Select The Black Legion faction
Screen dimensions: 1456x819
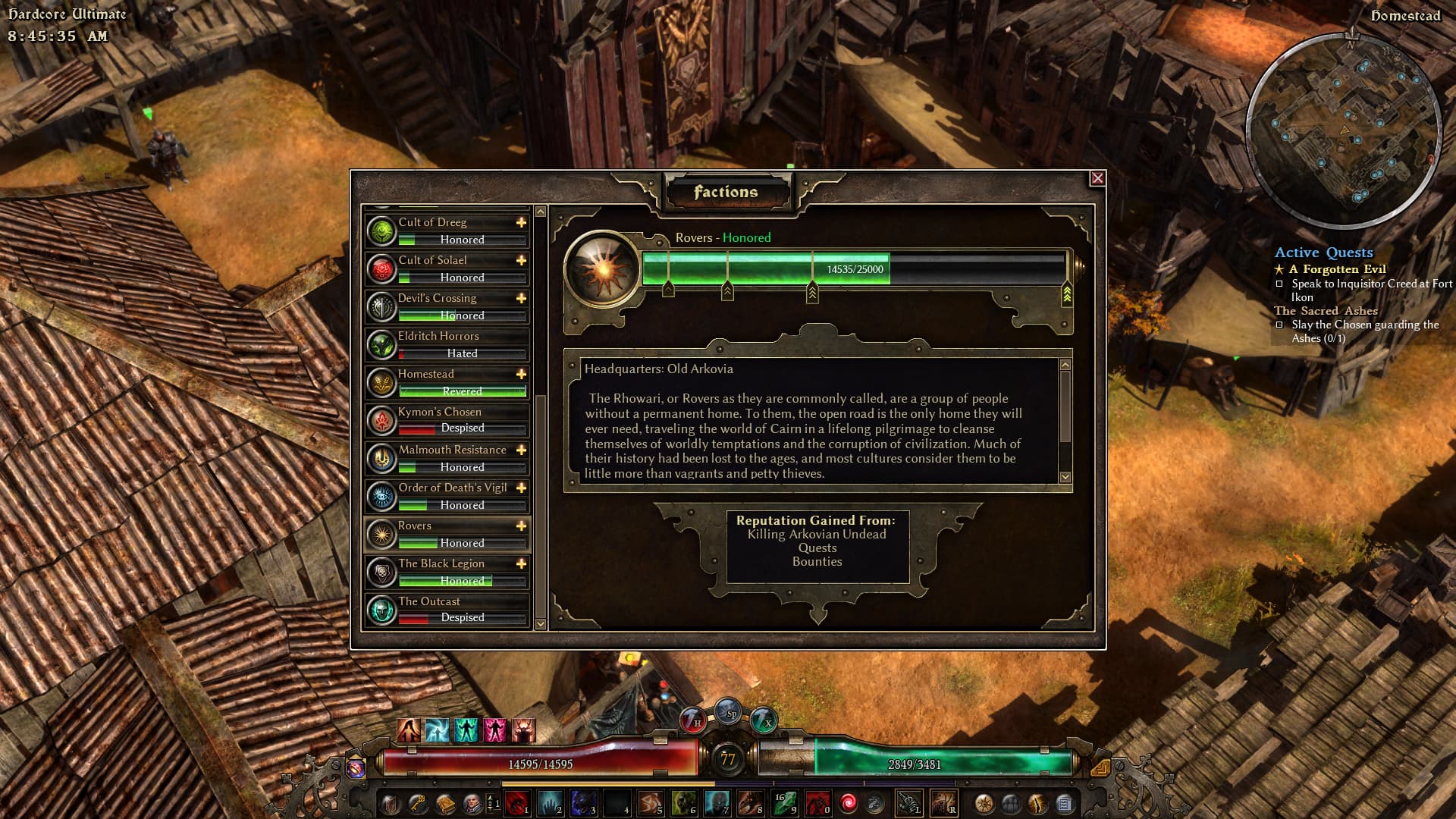[447, 572]
